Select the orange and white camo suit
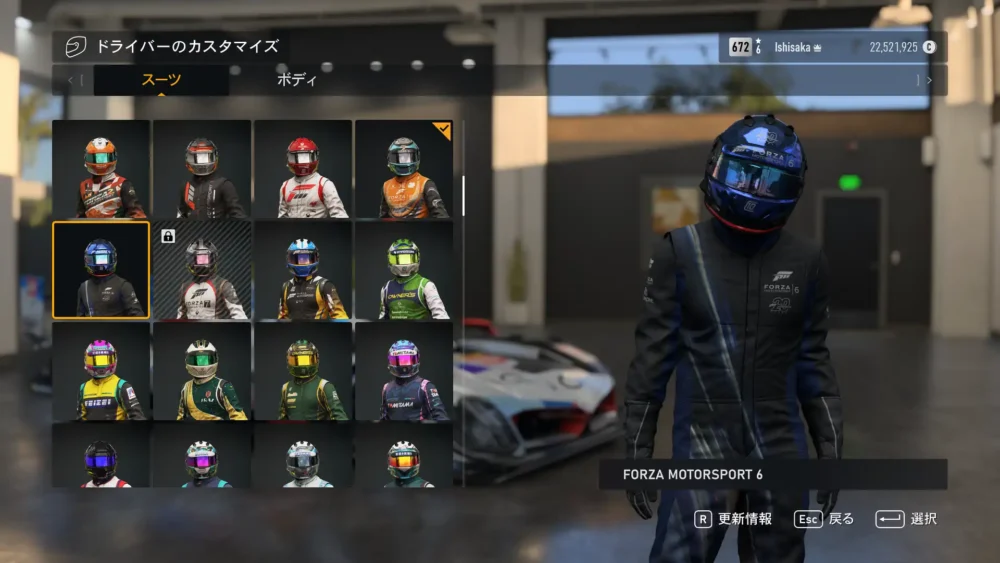 click(x=101, y=169)
